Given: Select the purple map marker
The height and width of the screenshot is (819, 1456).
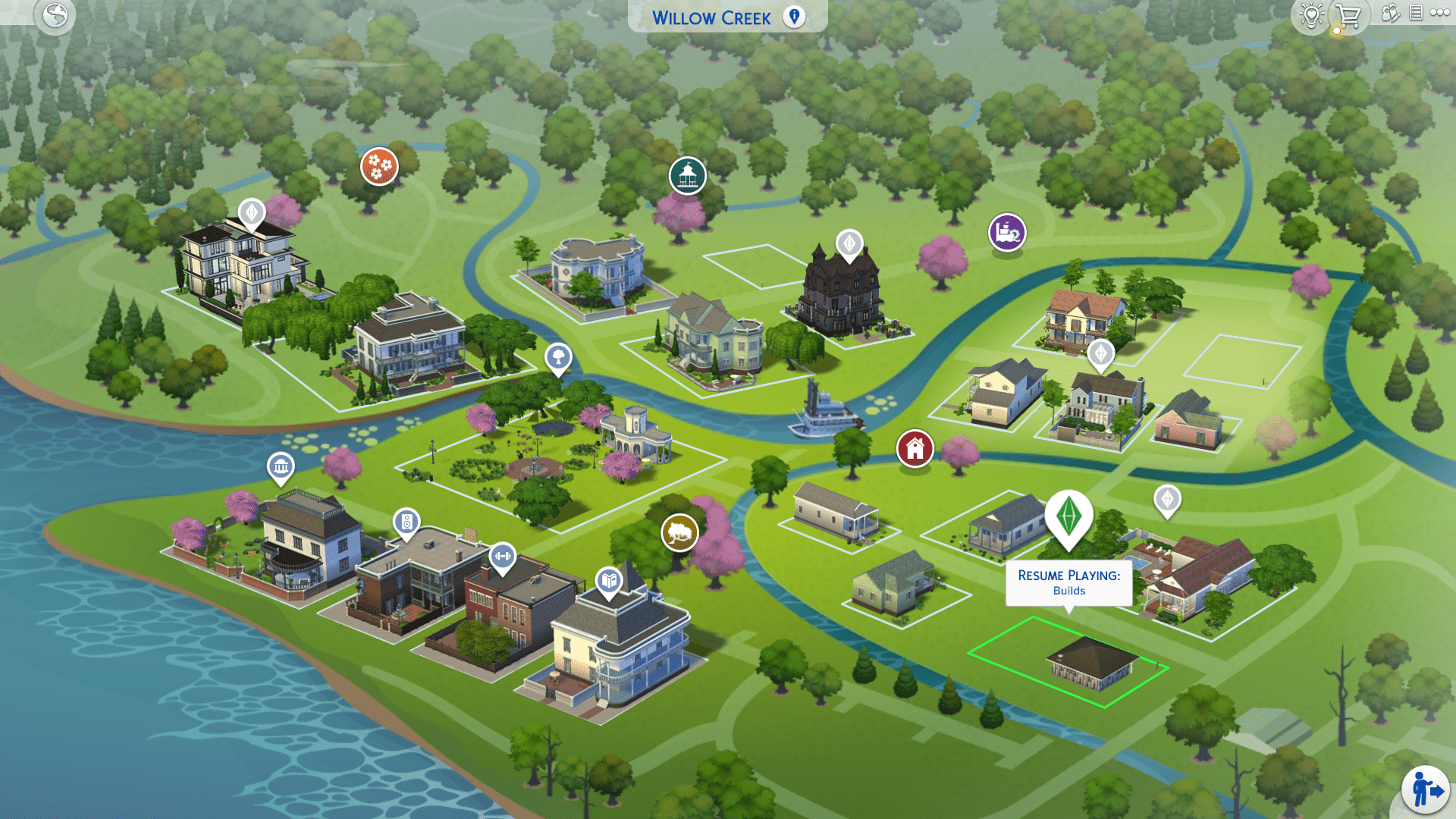Looking at the screenshot, I should click(1007, 232).
